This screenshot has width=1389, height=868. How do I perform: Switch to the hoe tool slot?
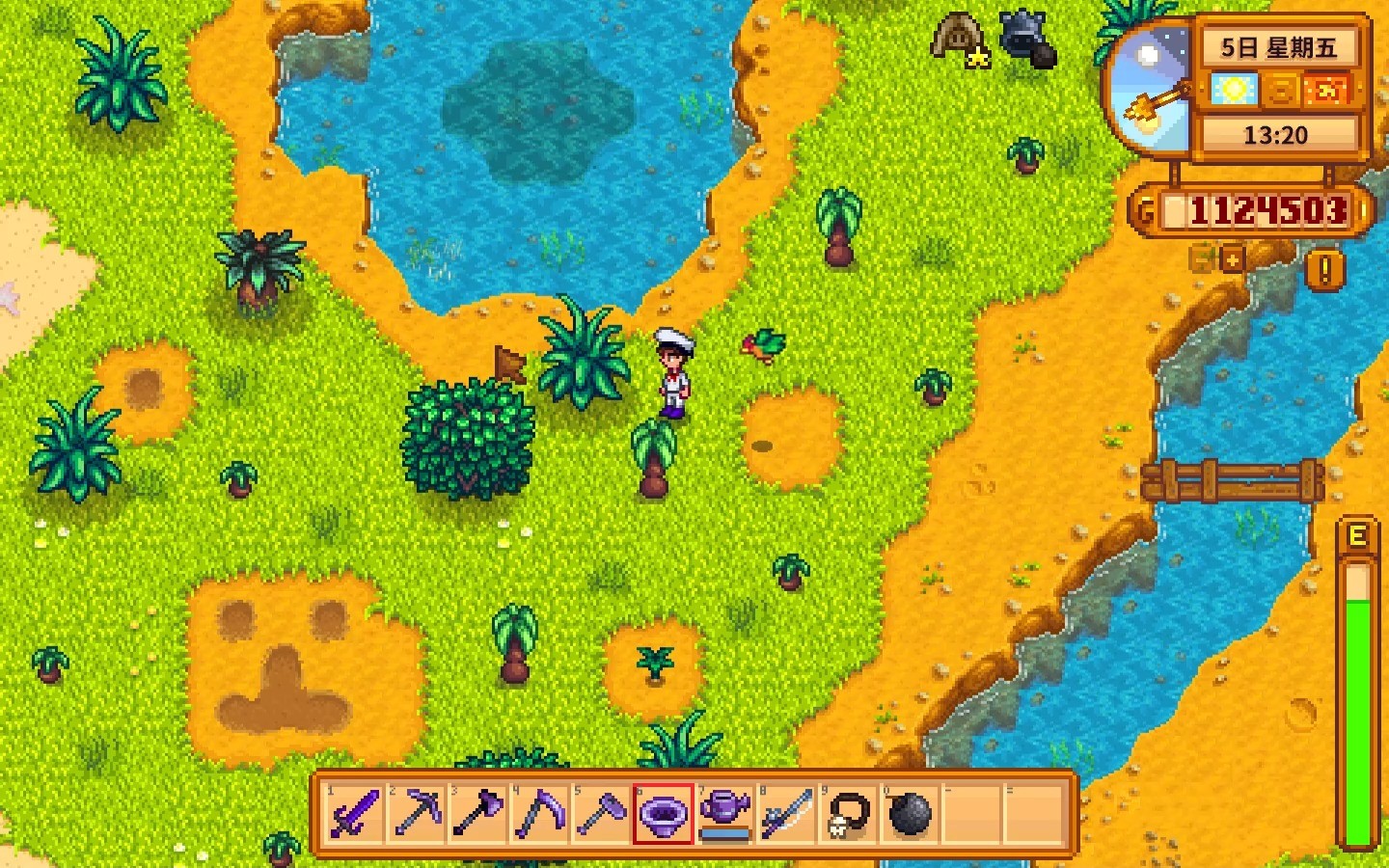[x=601, y=814]
